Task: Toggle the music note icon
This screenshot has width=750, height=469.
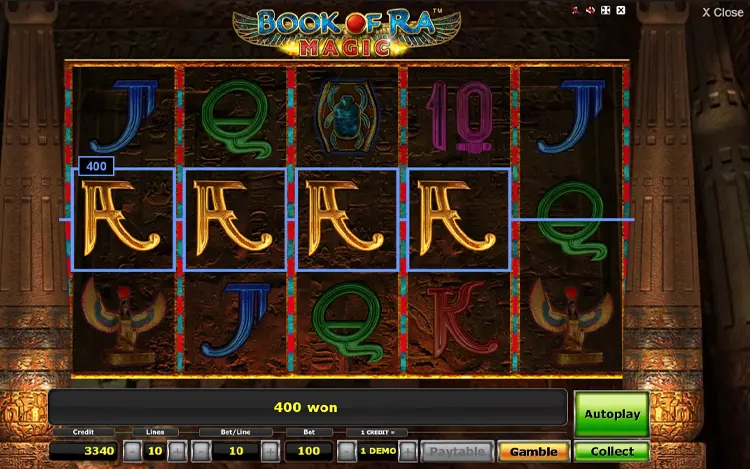Action: click(x=575, y=10)
